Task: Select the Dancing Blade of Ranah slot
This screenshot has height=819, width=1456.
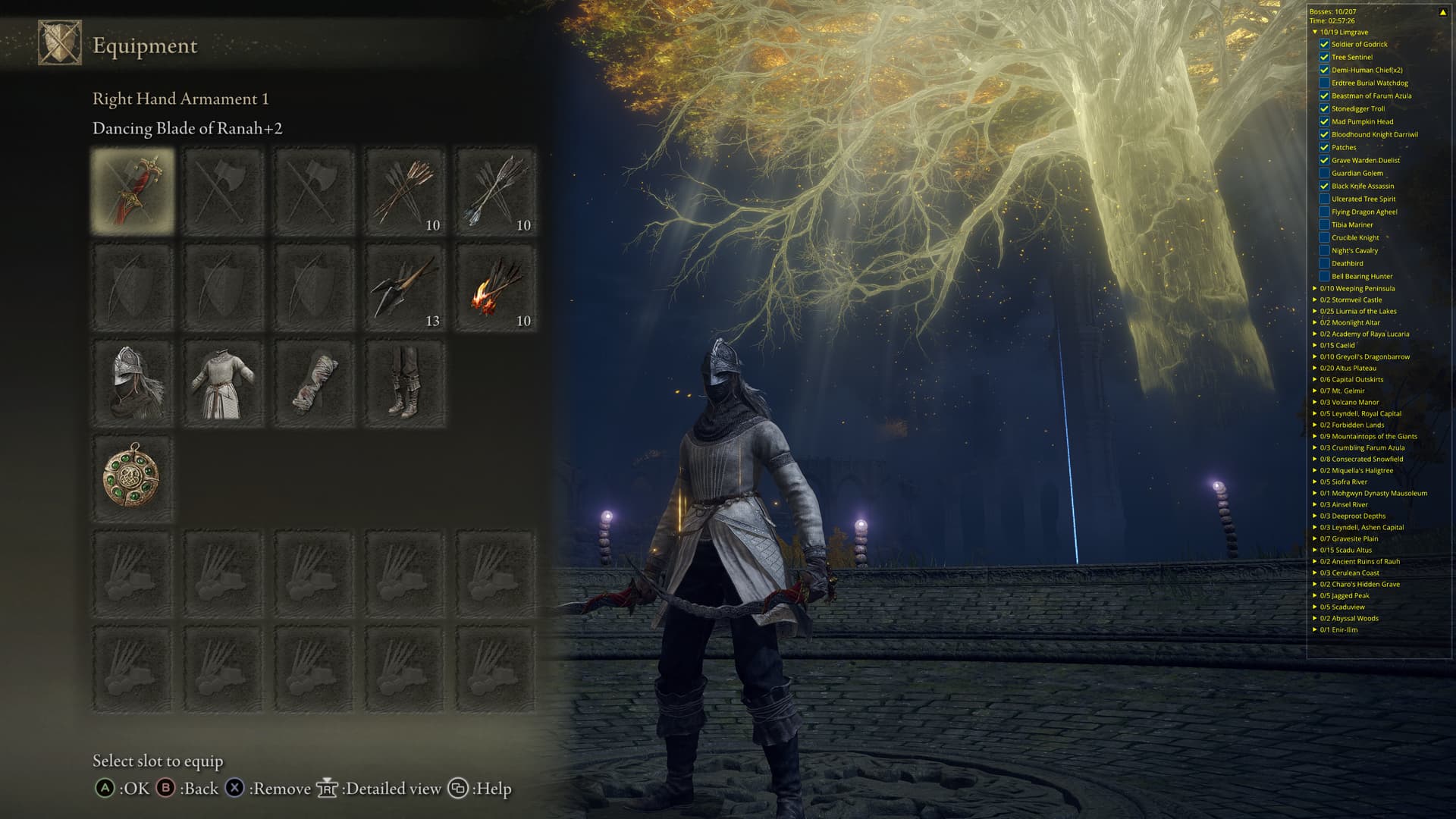Action: coord(133,190)
